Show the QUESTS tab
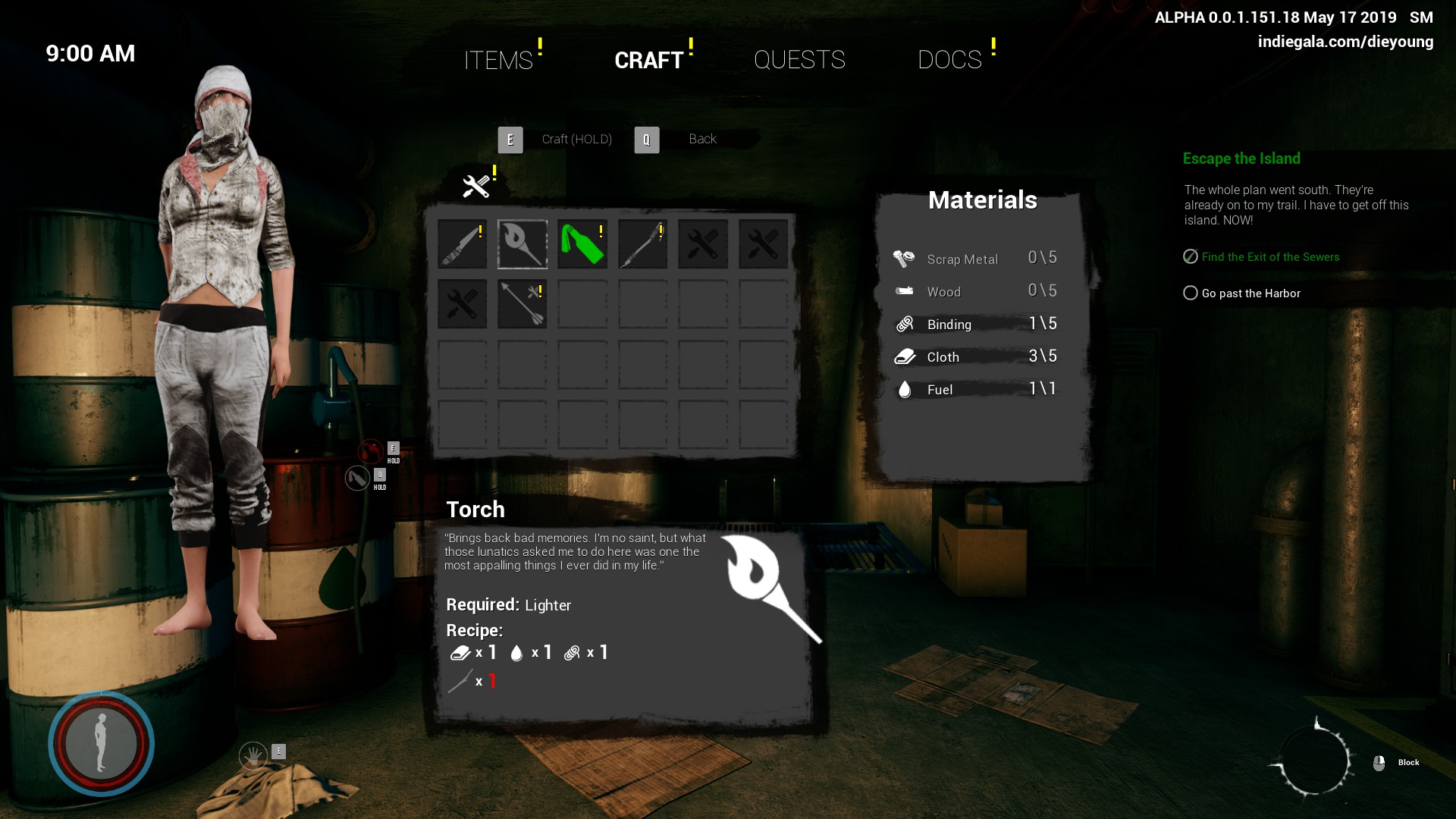1456x819 pixels. tap(799, 60)
